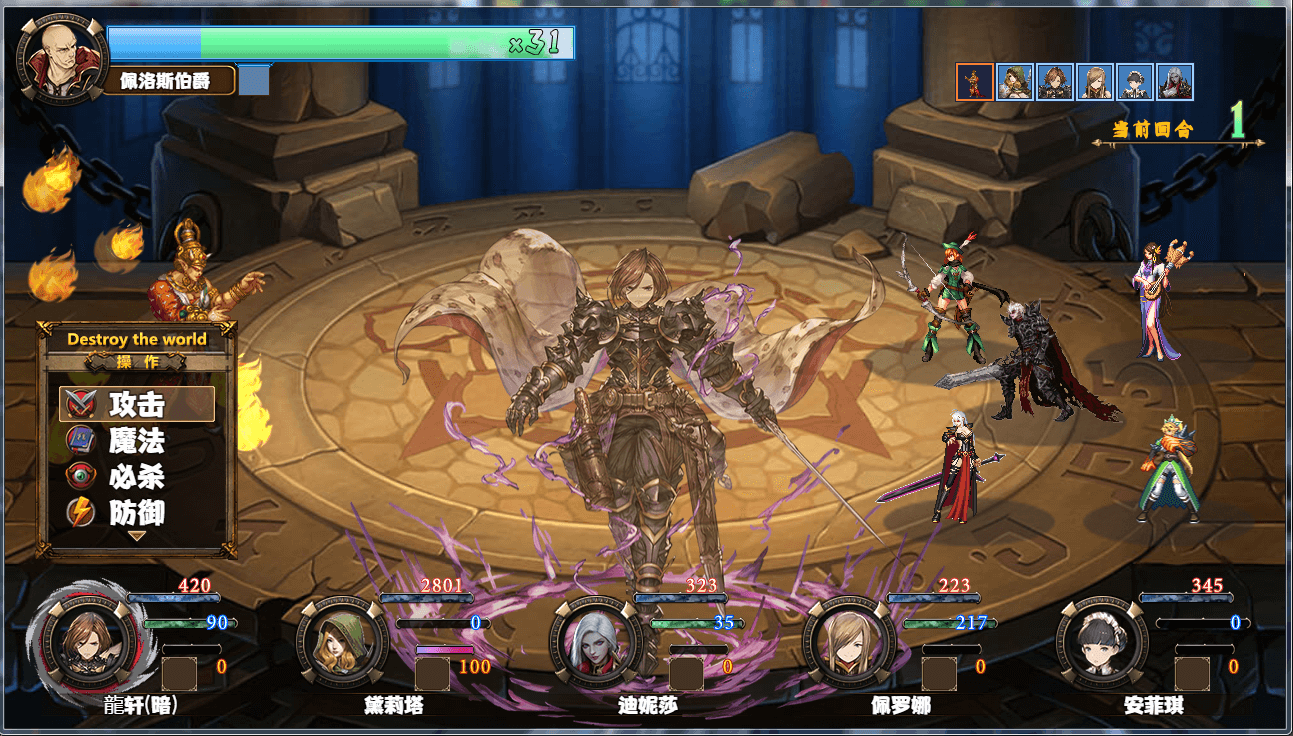1293x736 pixels.
Task: Select 迪妮莎's portrait at bottom center
Action: point(591,643)
